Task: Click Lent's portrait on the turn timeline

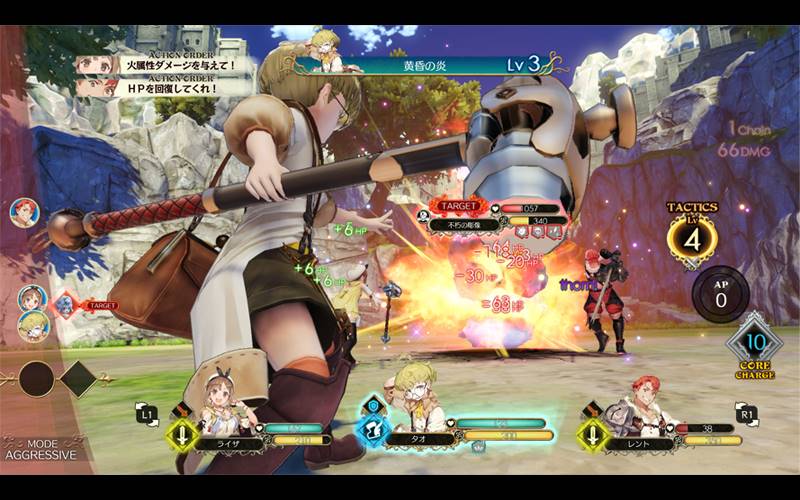Action: point(22,211)
